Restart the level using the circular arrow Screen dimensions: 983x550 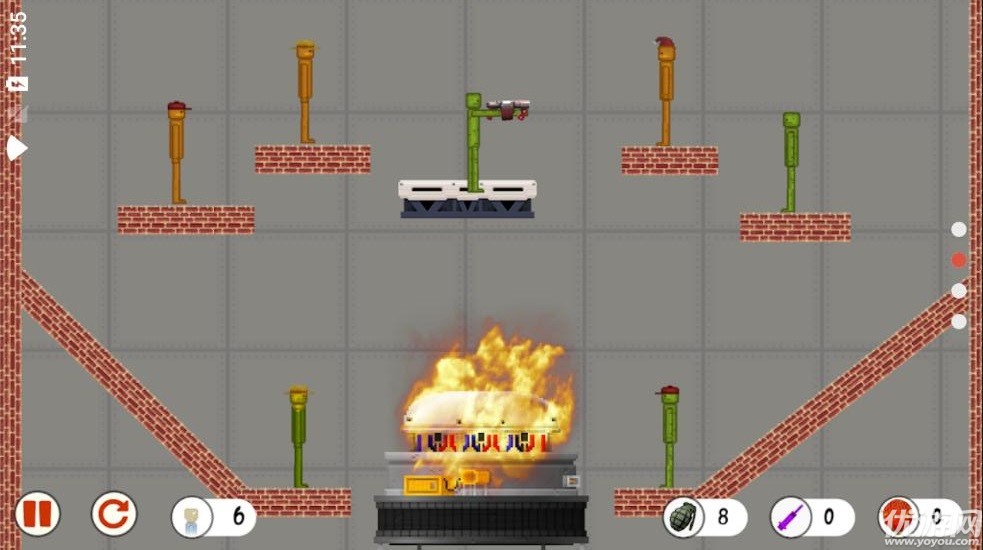point(114,515)
